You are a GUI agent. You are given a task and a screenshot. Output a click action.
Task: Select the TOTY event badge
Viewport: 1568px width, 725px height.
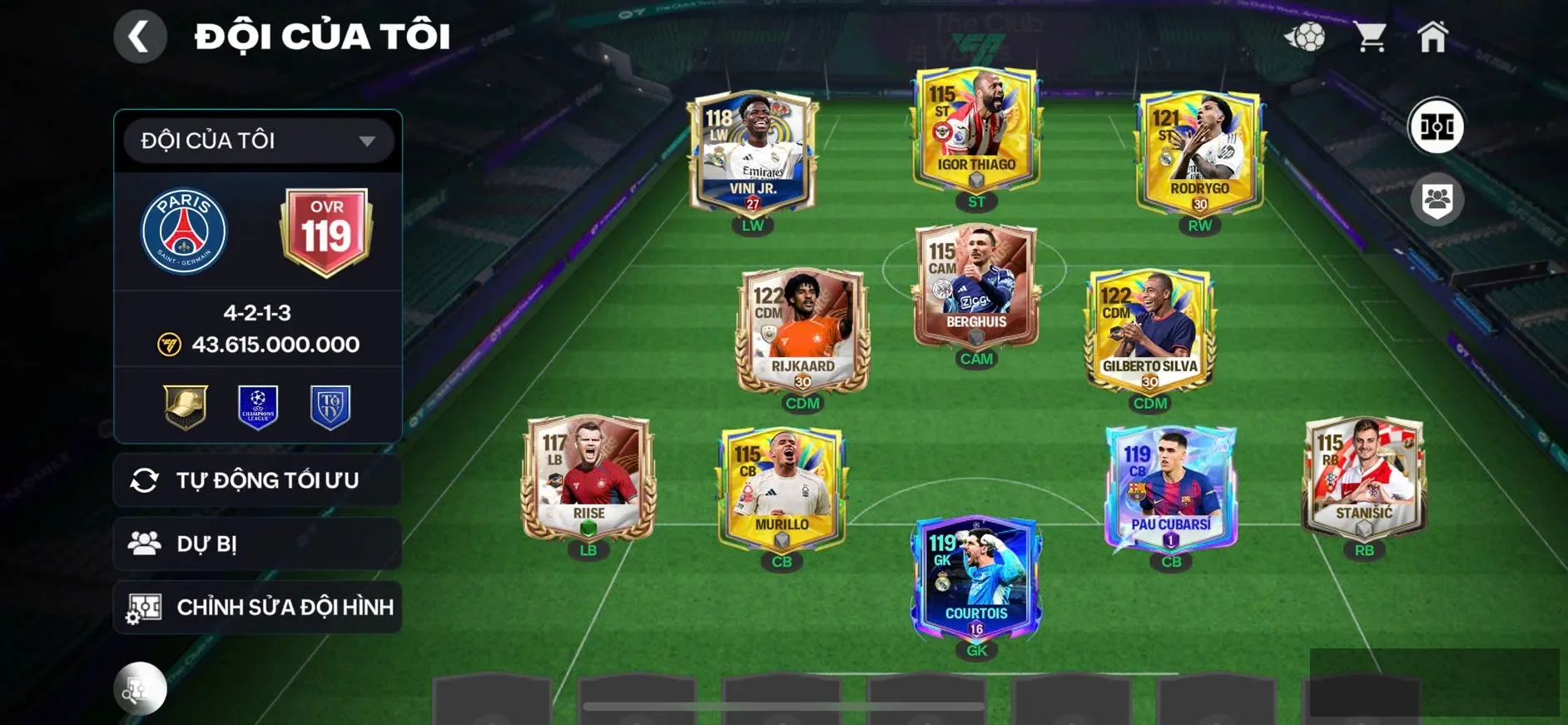(331, 407)
